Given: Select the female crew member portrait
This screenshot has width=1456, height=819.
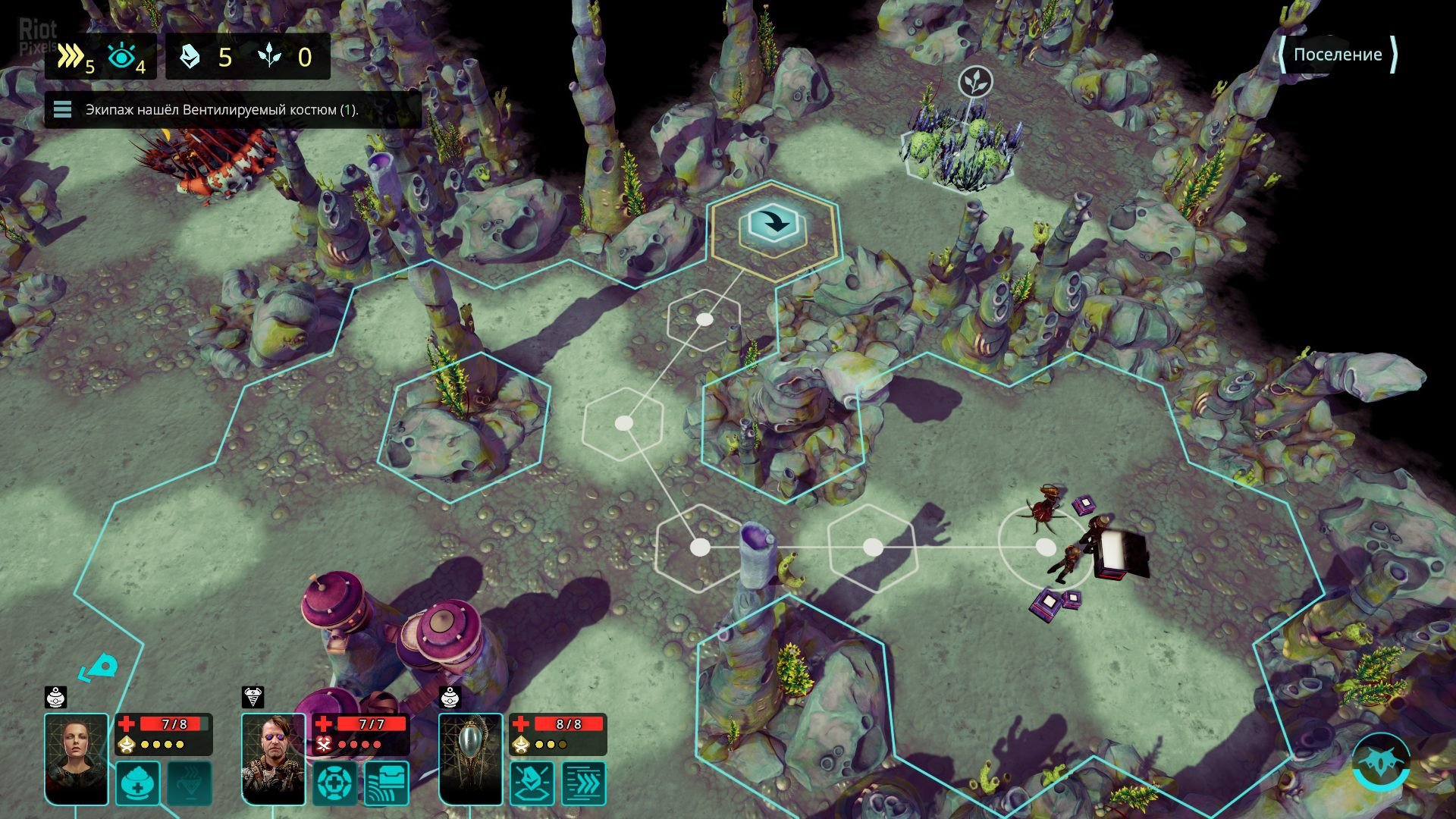Looking at the screenshot, I should tap(77, 758).
